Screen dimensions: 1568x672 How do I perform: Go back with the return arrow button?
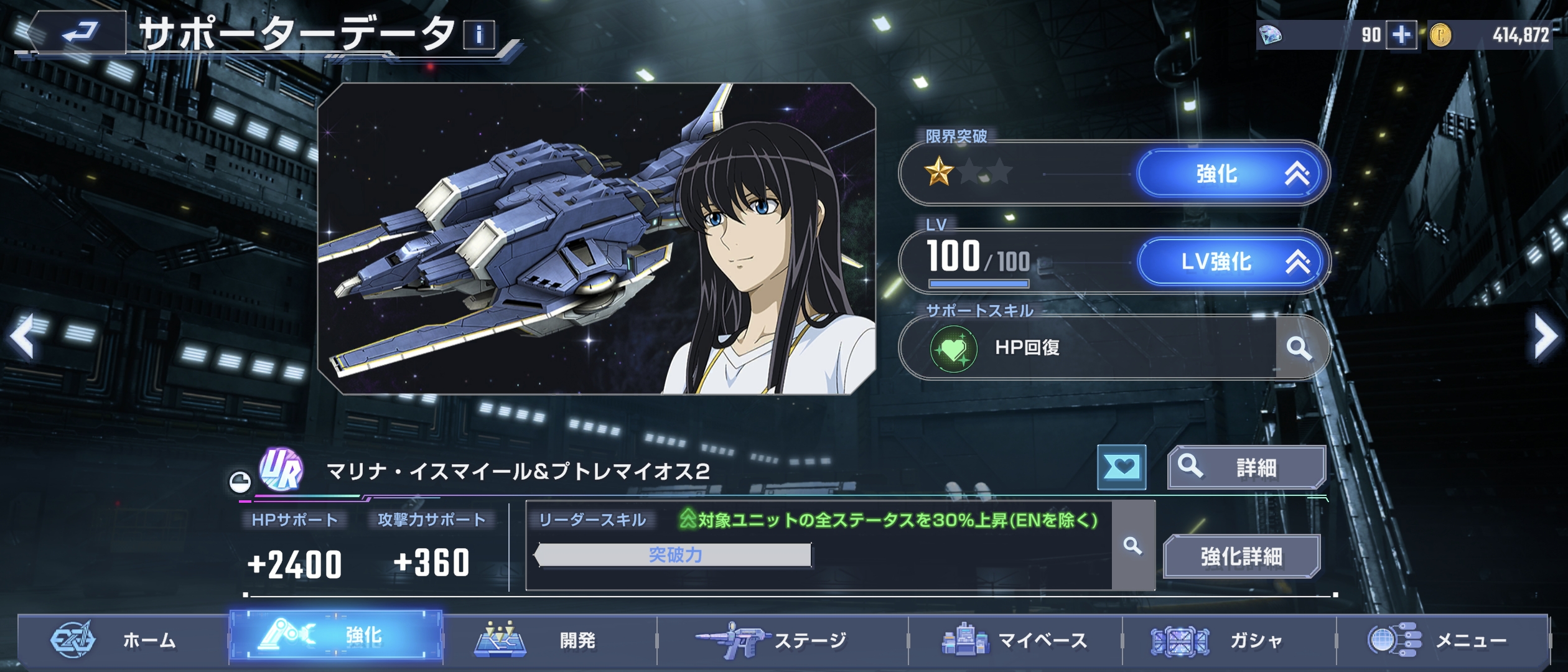78,32
